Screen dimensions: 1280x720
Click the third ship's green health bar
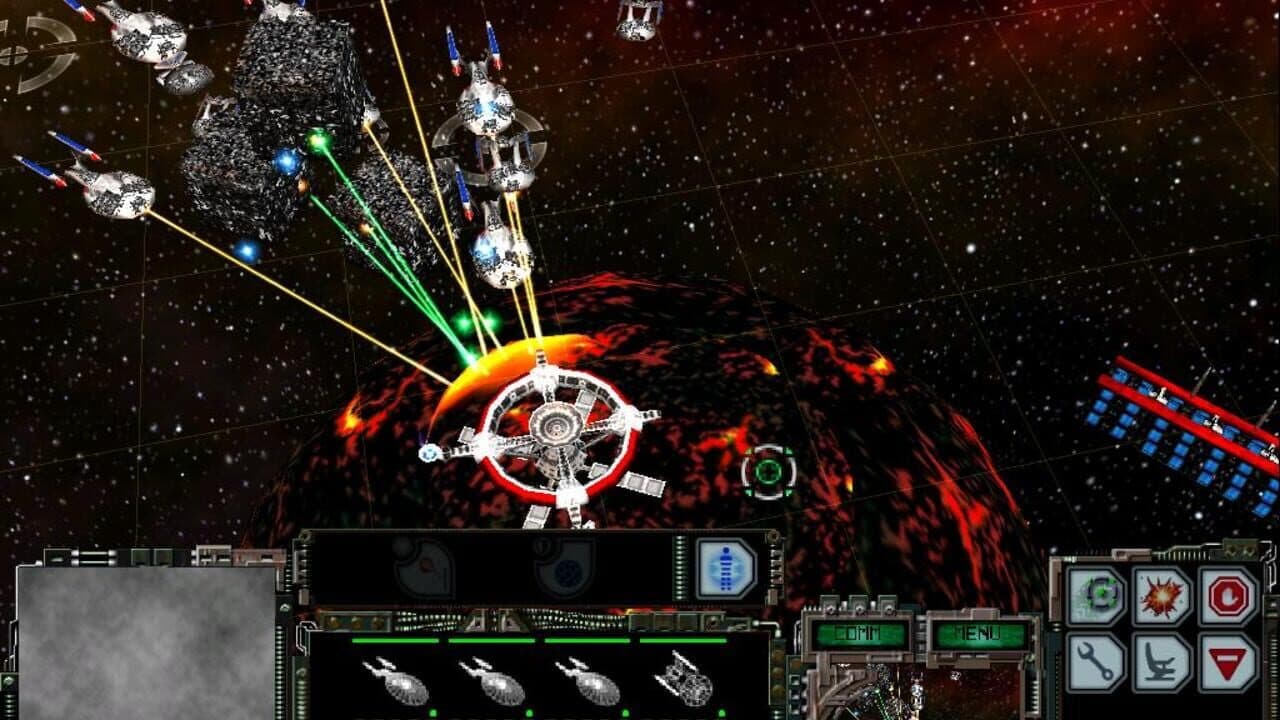point(587,640)
